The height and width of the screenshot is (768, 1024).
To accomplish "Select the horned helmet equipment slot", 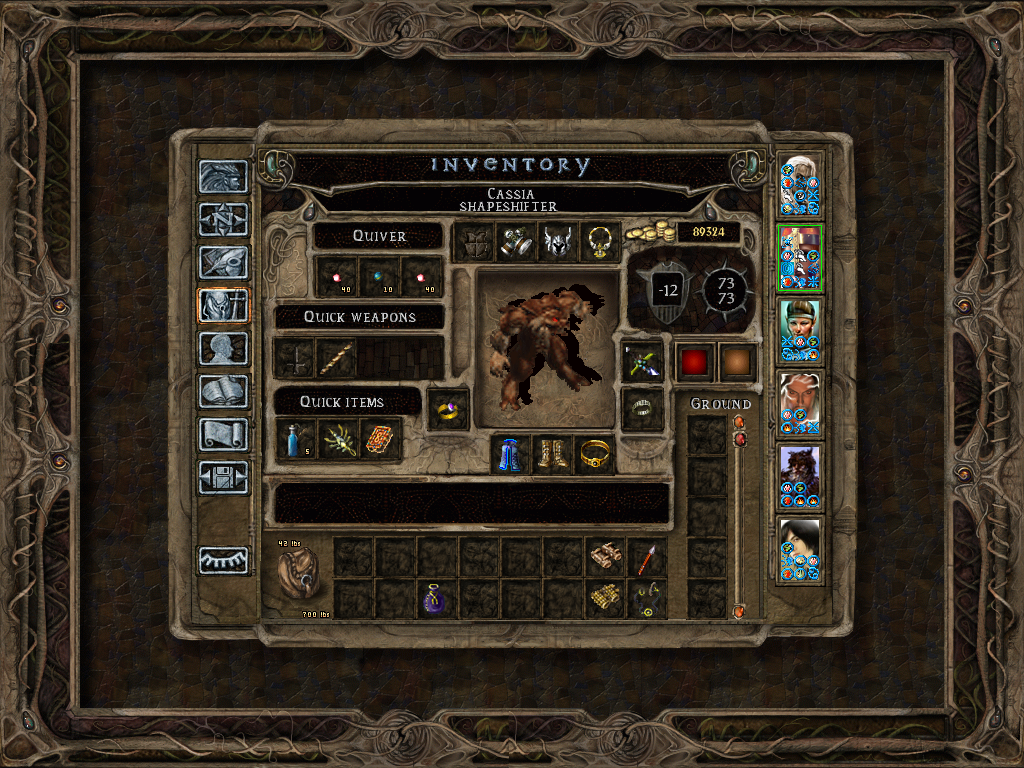I will (x=558, y=242).
